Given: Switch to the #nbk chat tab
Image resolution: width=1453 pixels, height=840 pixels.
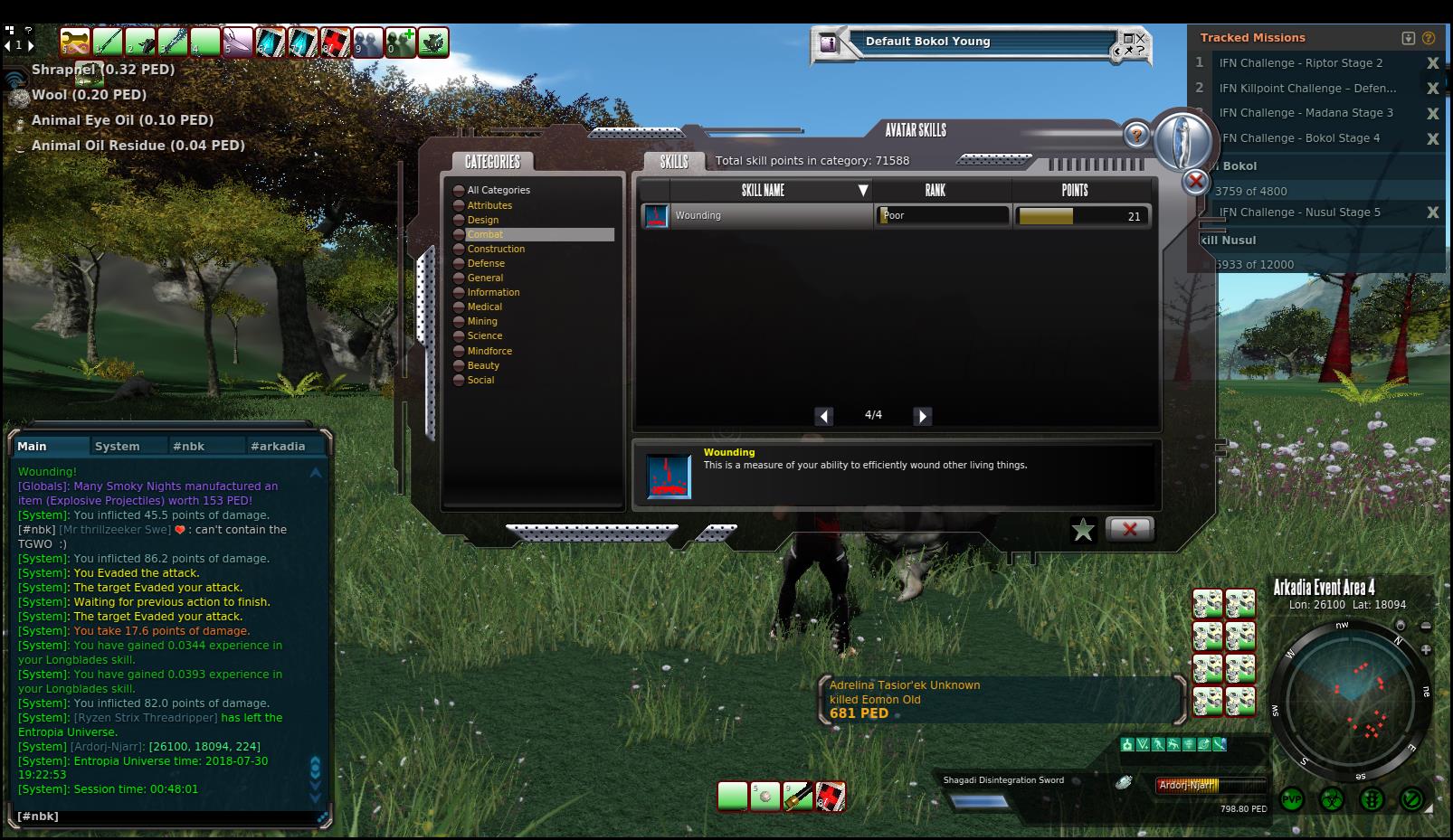Looking at the screenshot, I should tap(189, 447).
